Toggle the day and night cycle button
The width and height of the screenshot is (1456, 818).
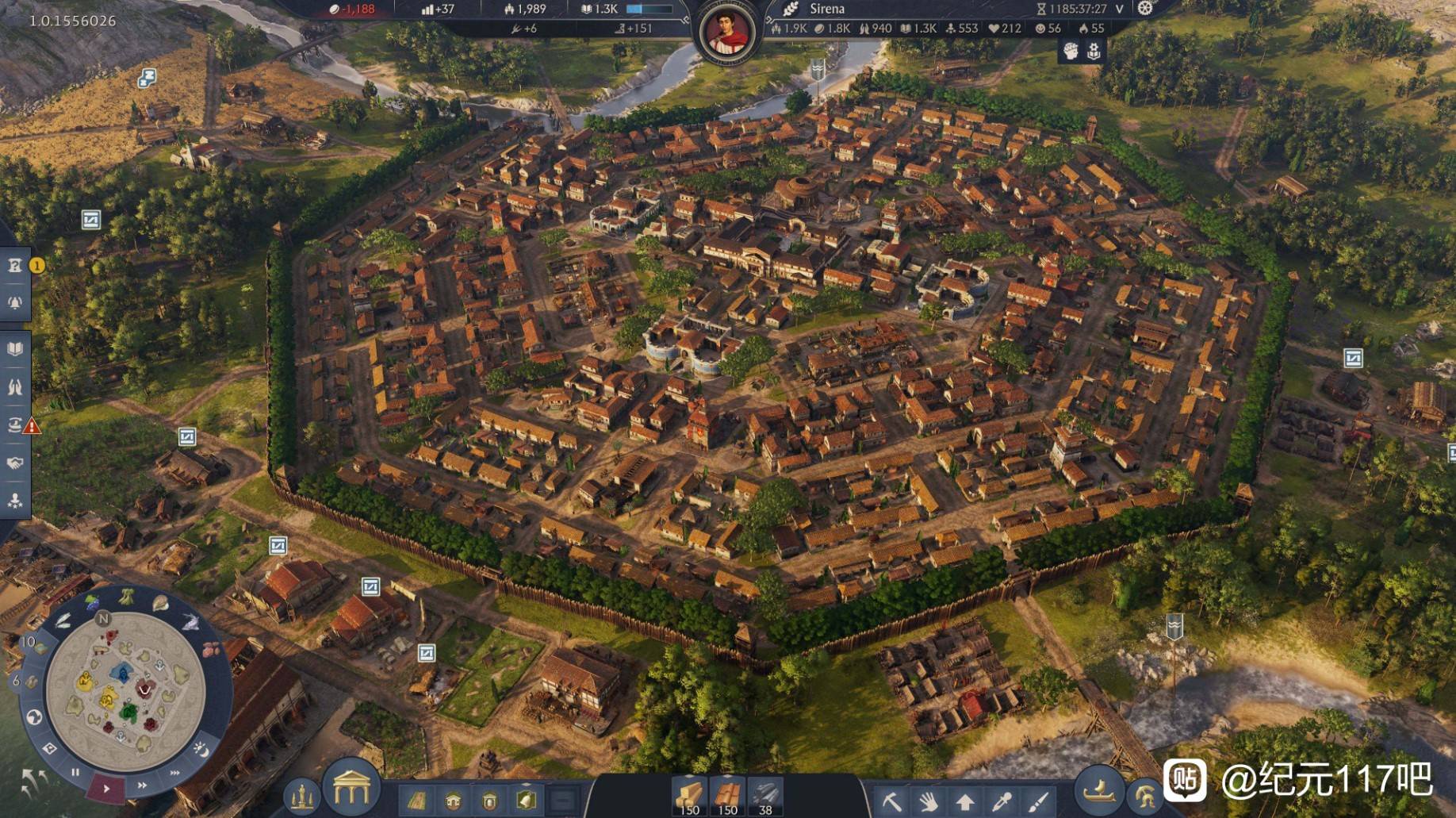(200, 748)
